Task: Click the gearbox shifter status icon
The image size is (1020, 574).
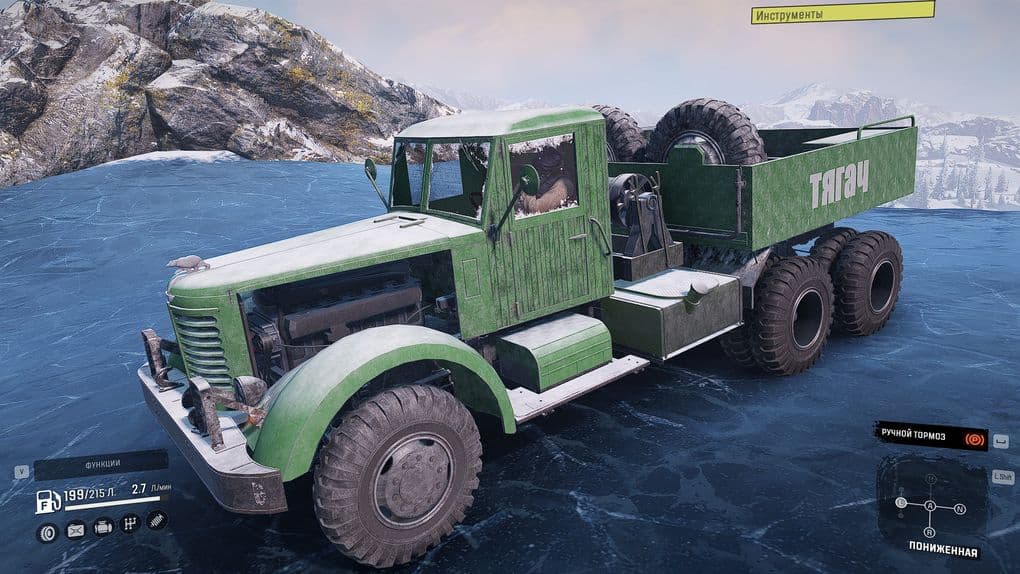Action: 129,523
